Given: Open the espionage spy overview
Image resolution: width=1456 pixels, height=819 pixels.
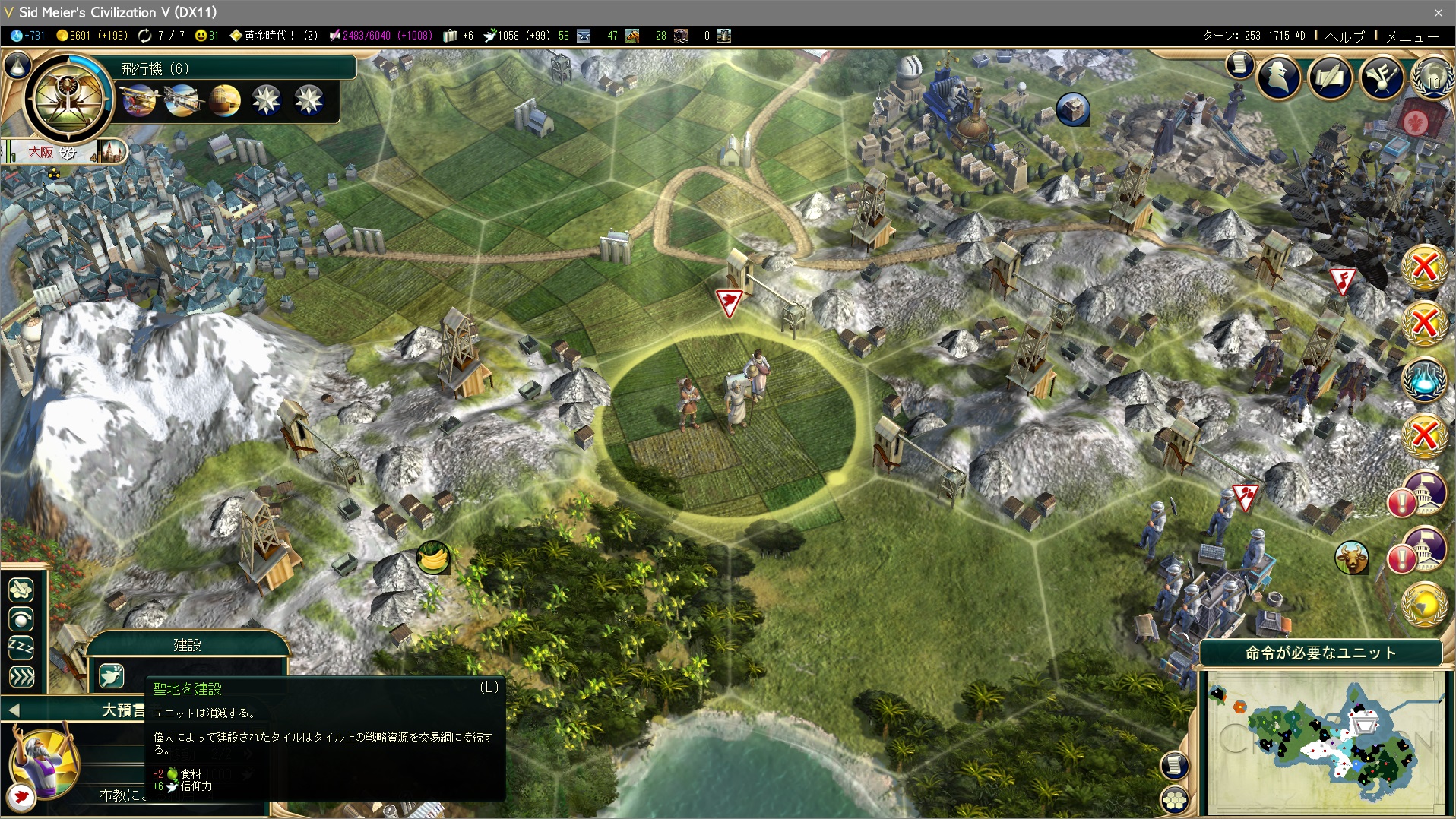Looking at the screenshot, I should pos(1279,77).
